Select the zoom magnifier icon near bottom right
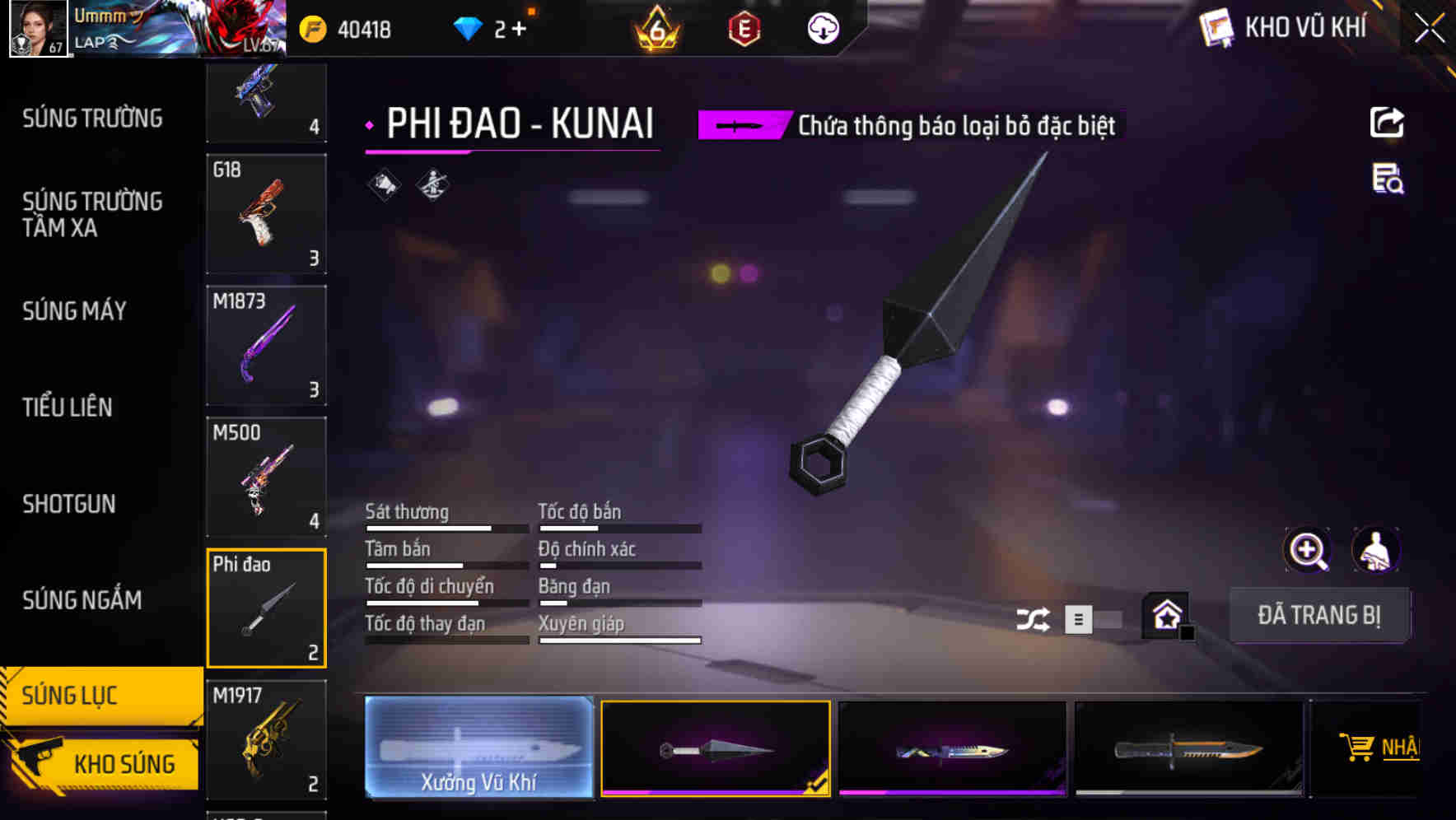Screen dimensions: 1456x820 coord(1309,550)
